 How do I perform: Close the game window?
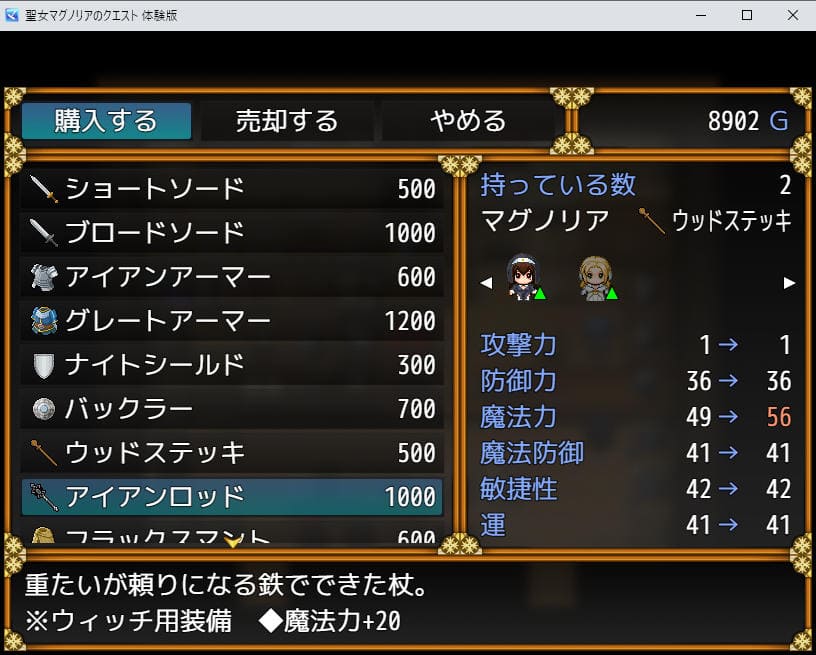click(x=792, y=15)
